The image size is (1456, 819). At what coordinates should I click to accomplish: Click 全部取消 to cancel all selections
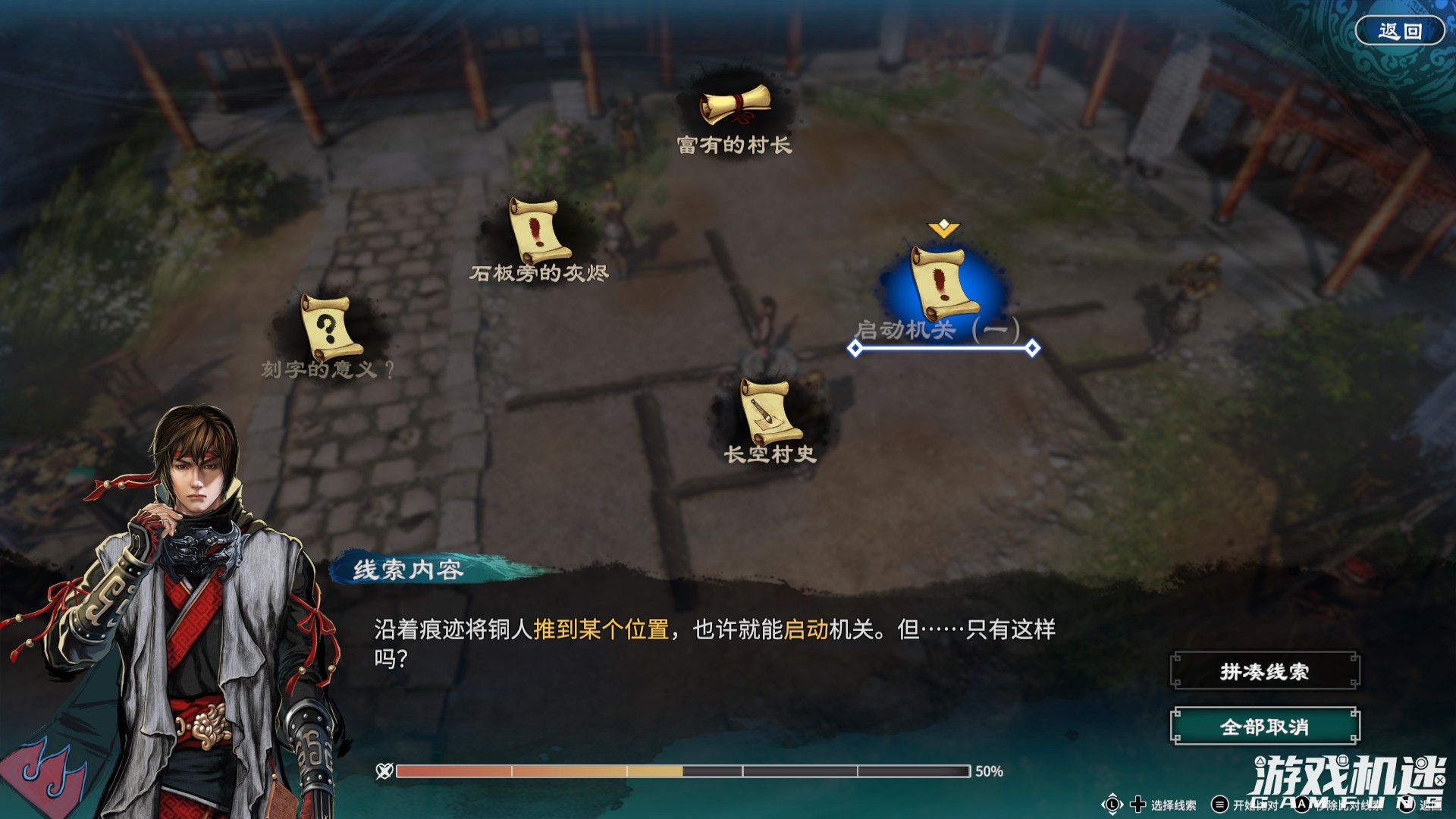click(x=1263, y=726)
